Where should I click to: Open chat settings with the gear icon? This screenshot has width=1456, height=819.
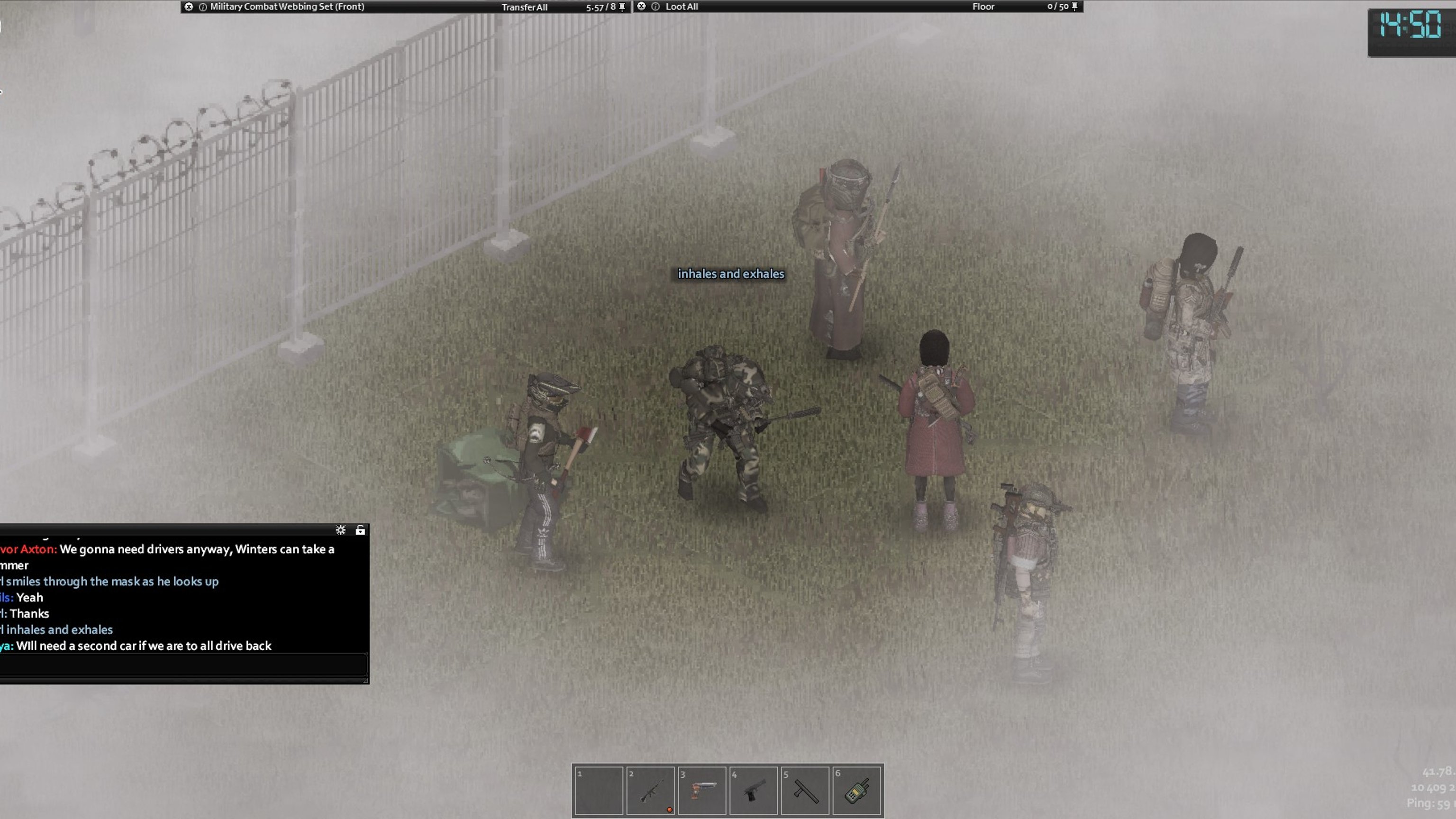[x=340, y=529]
